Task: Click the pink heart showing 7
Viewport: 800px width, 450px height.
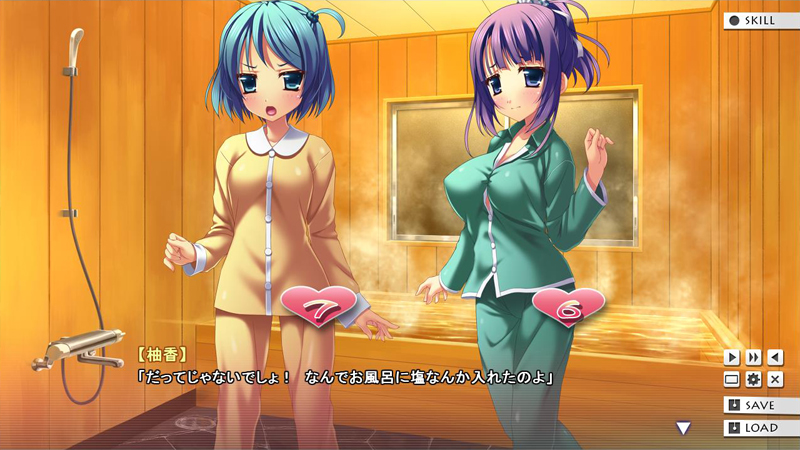Action: click(x=320, y=303)
